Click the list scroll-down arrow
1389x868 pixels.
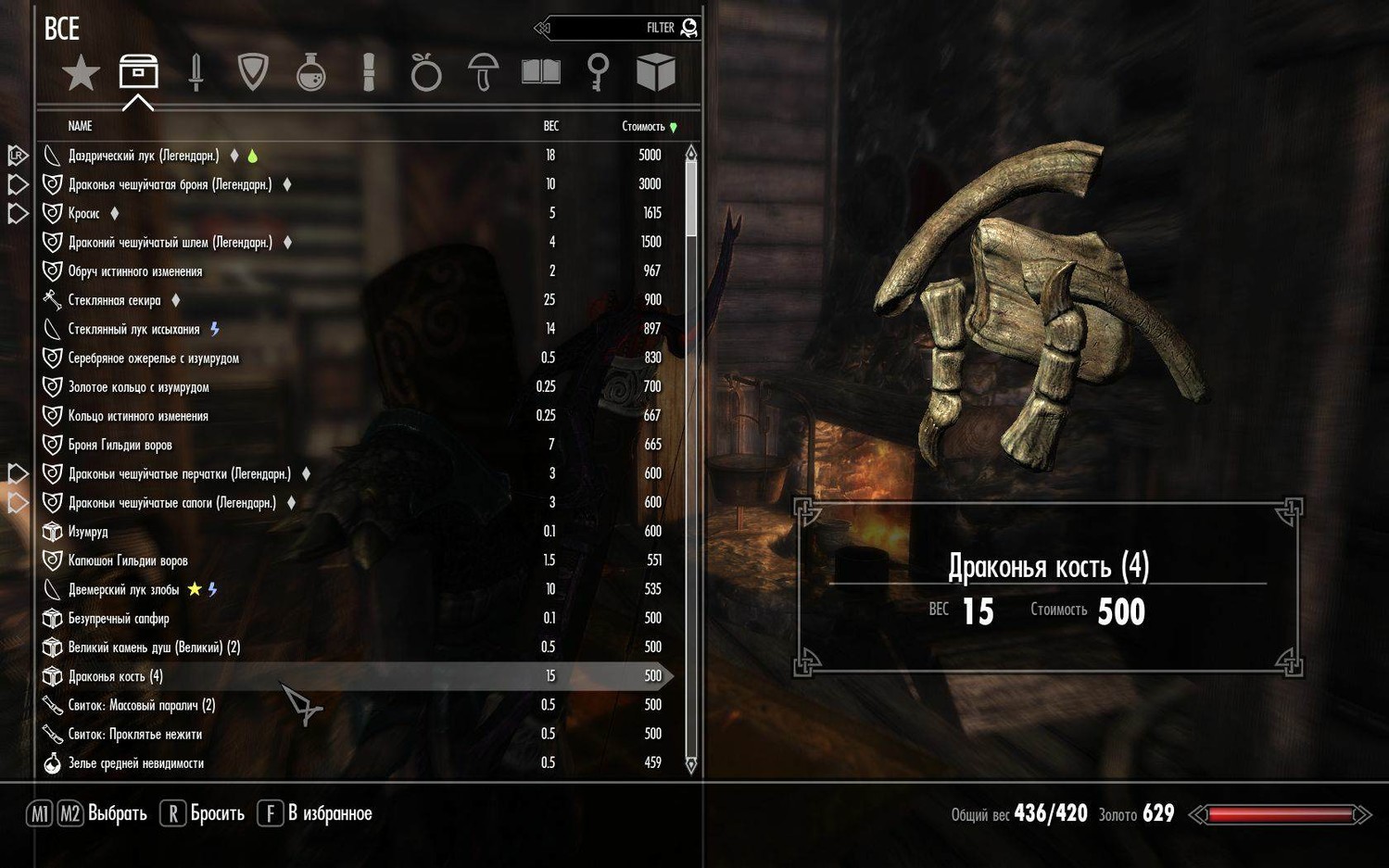(691, 765)
